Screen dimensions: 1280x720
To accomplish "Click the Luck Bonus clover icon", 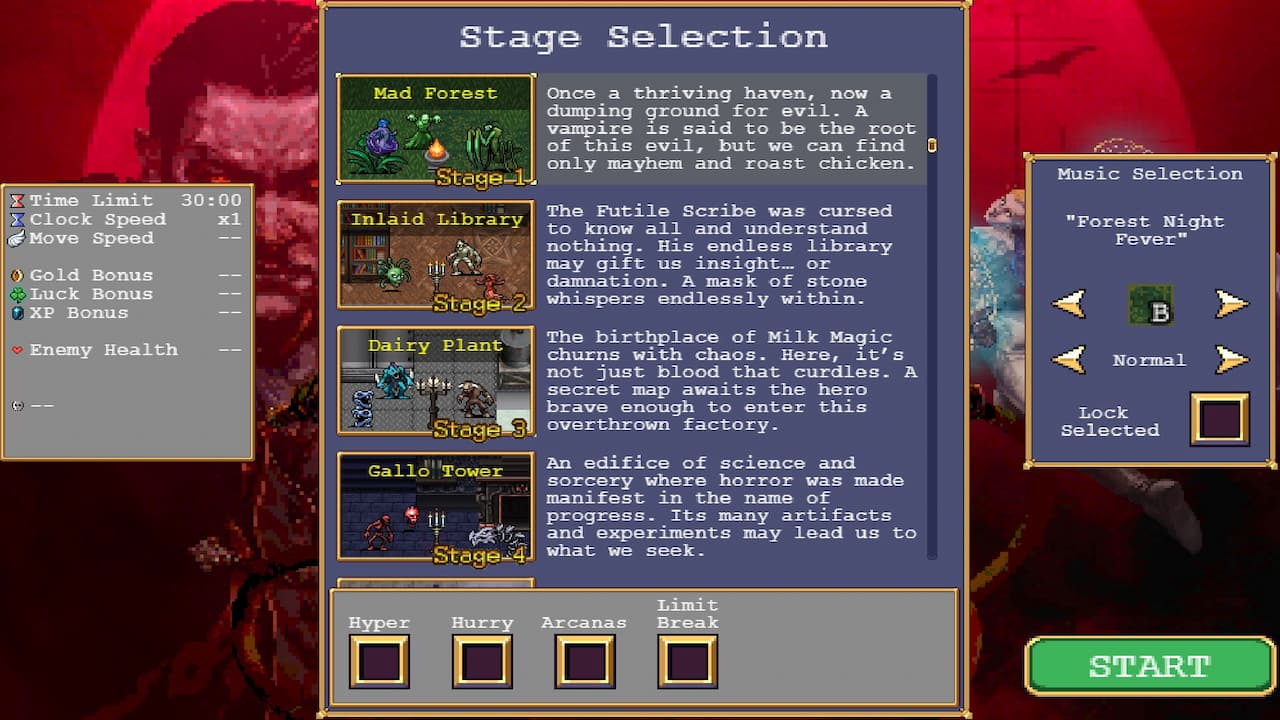I will click(16, 294).
